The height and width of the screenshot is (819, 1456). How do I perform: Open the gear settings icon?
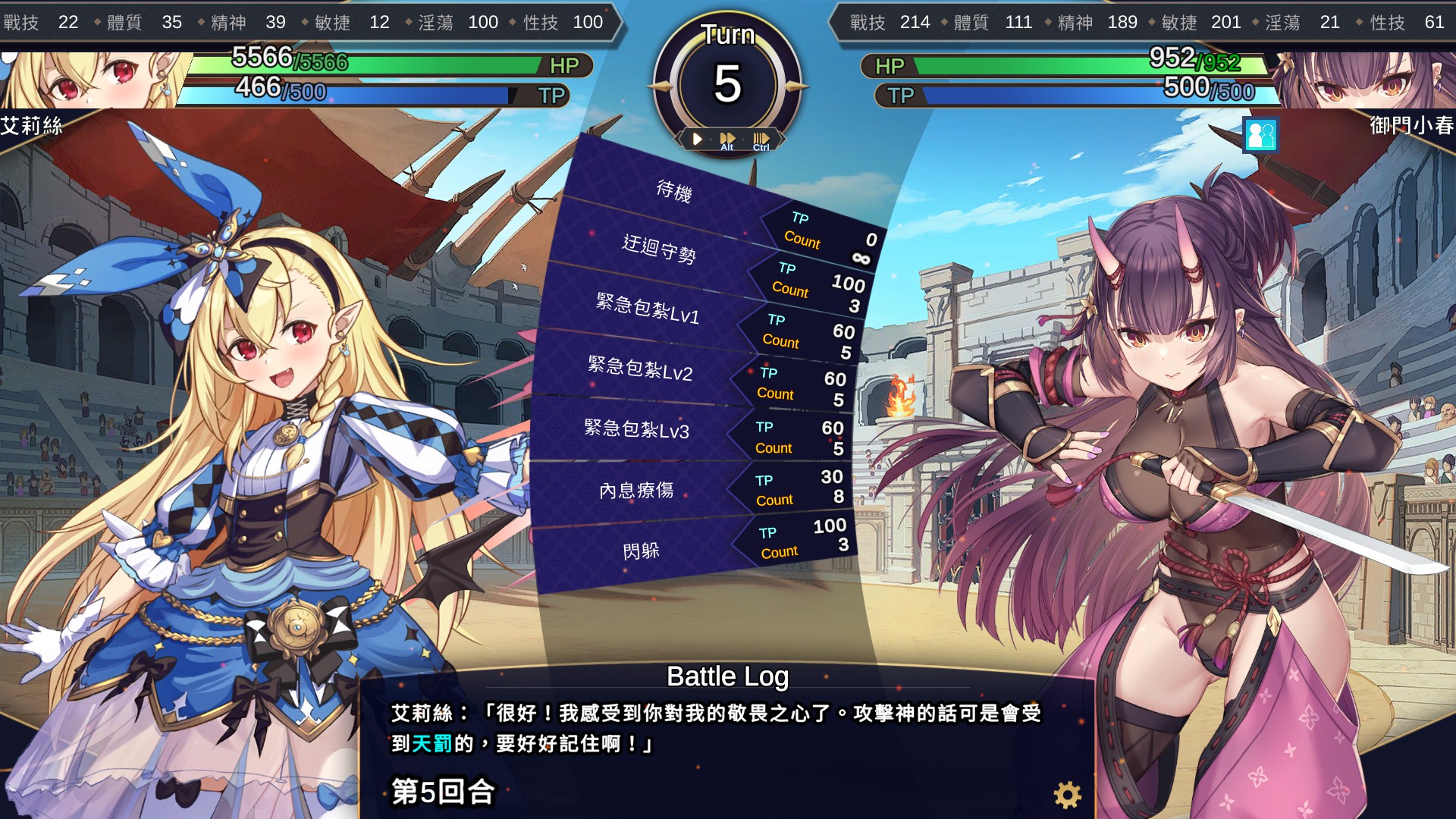[x=1067, y=795]
